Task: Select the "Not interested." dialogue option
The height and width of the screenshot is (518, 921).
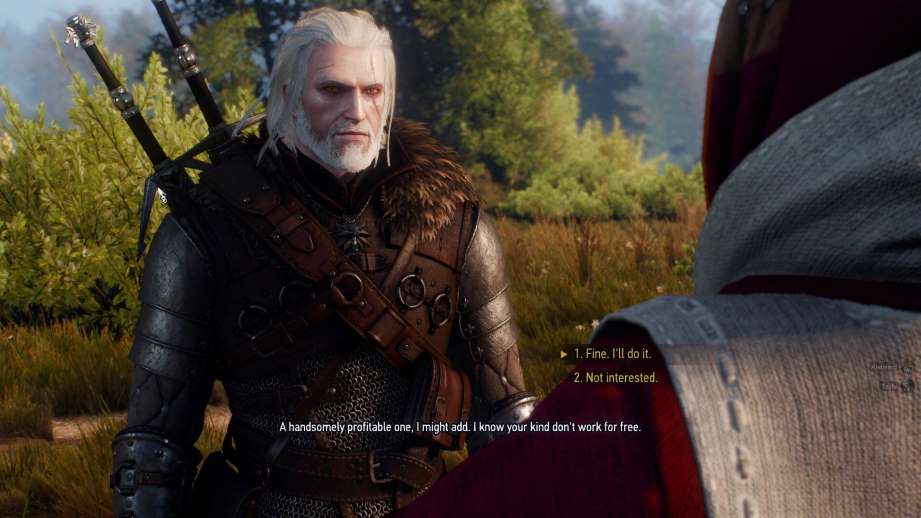Action: (615, 378)
